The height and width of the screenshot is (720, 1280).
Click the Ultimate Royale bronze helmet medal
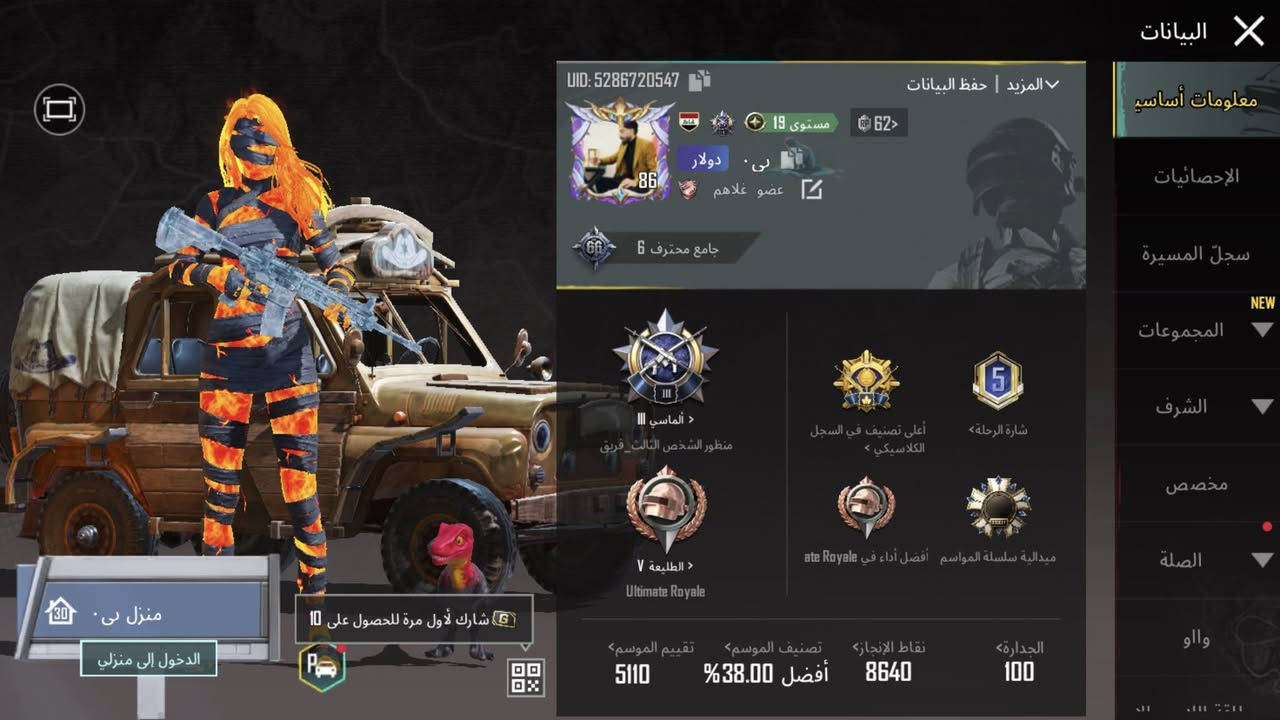tap(665, 515)
